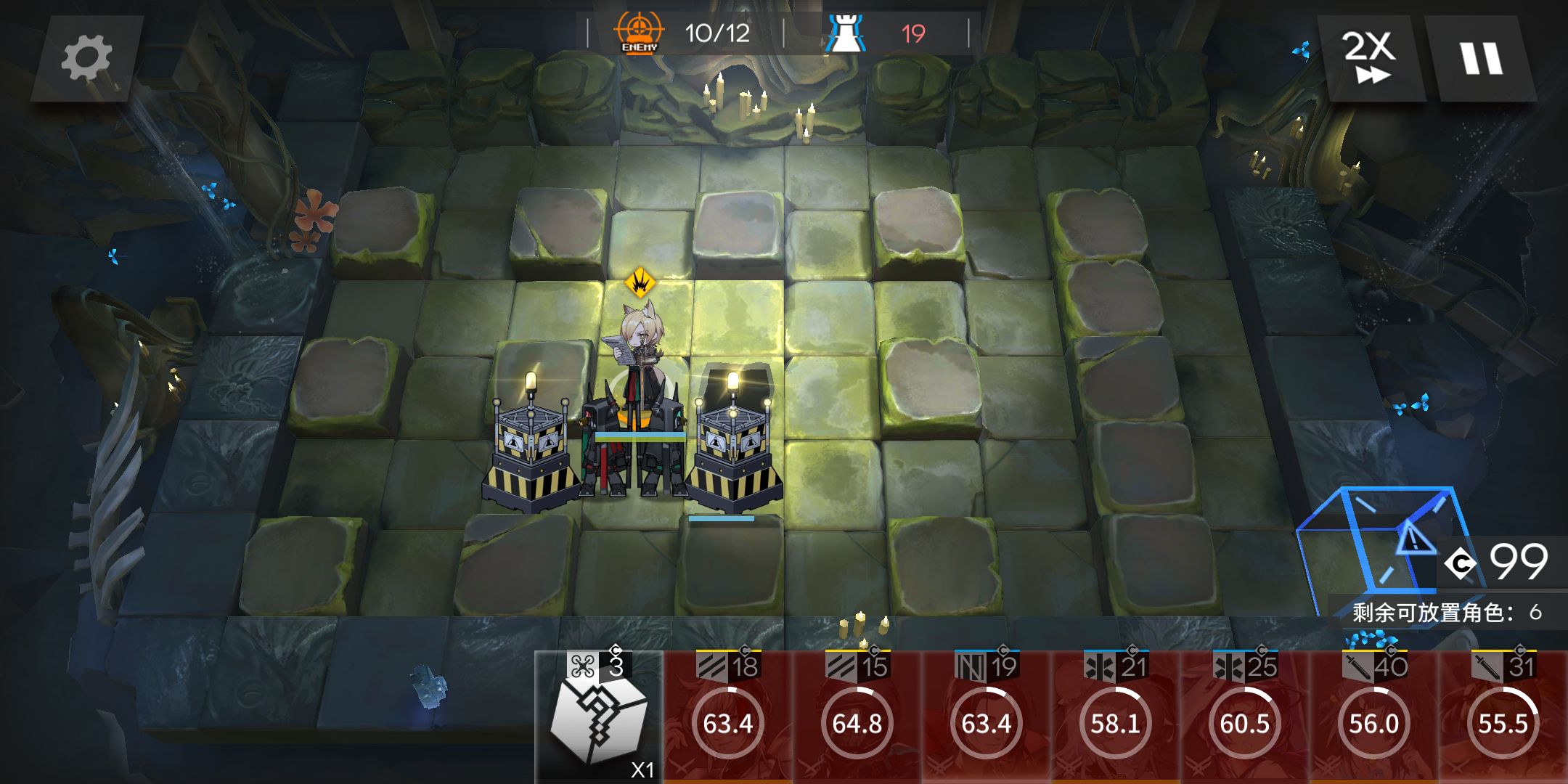The height and width of the screenshot is (784, 1568).
Task: Toggle the 2X game speed
Action: [1369, 58]
